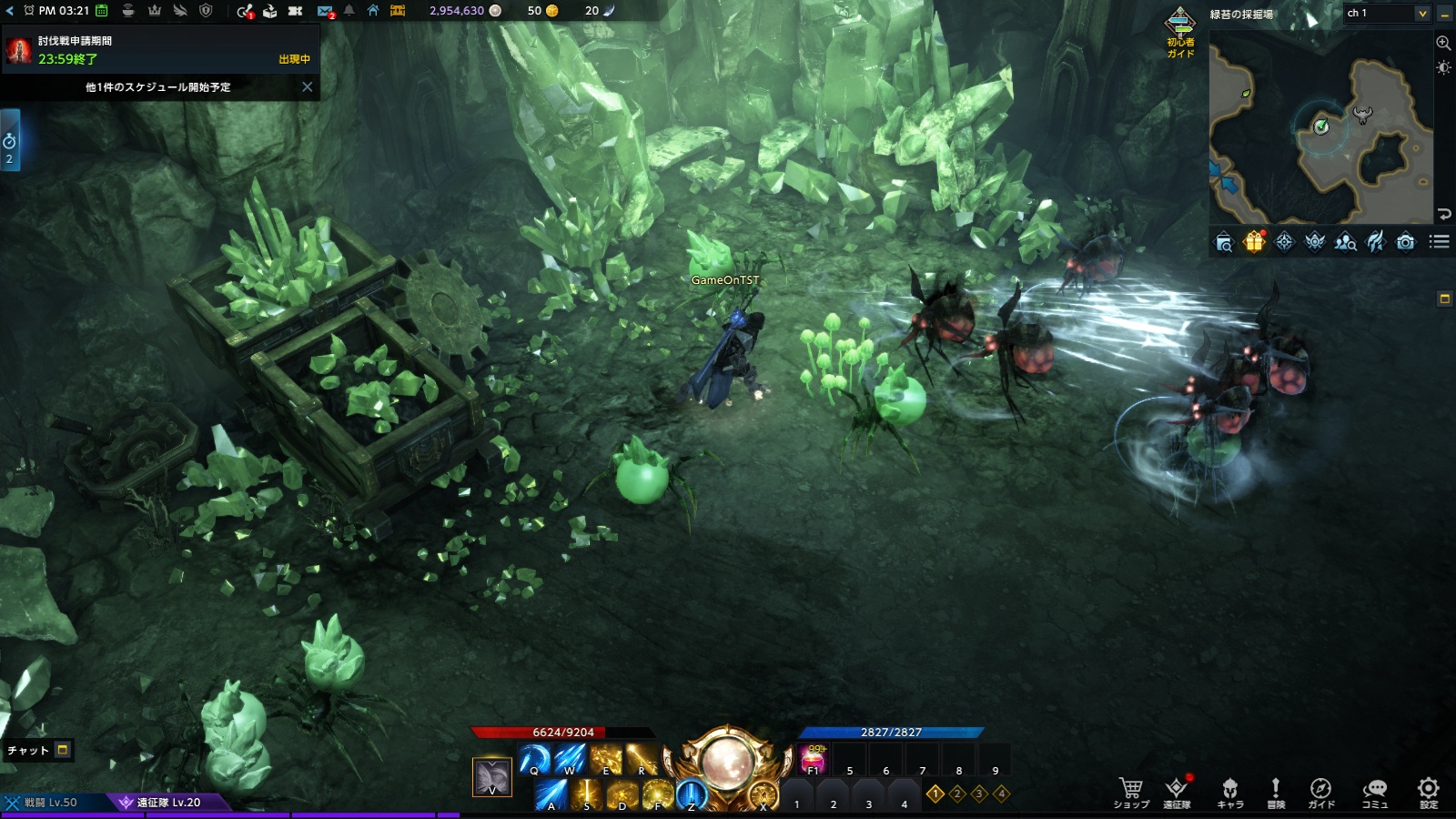This screenshot has height=819, width=1456.
Task: Open the 討伐戦申請期間 event entry
Action: (159, 50)
